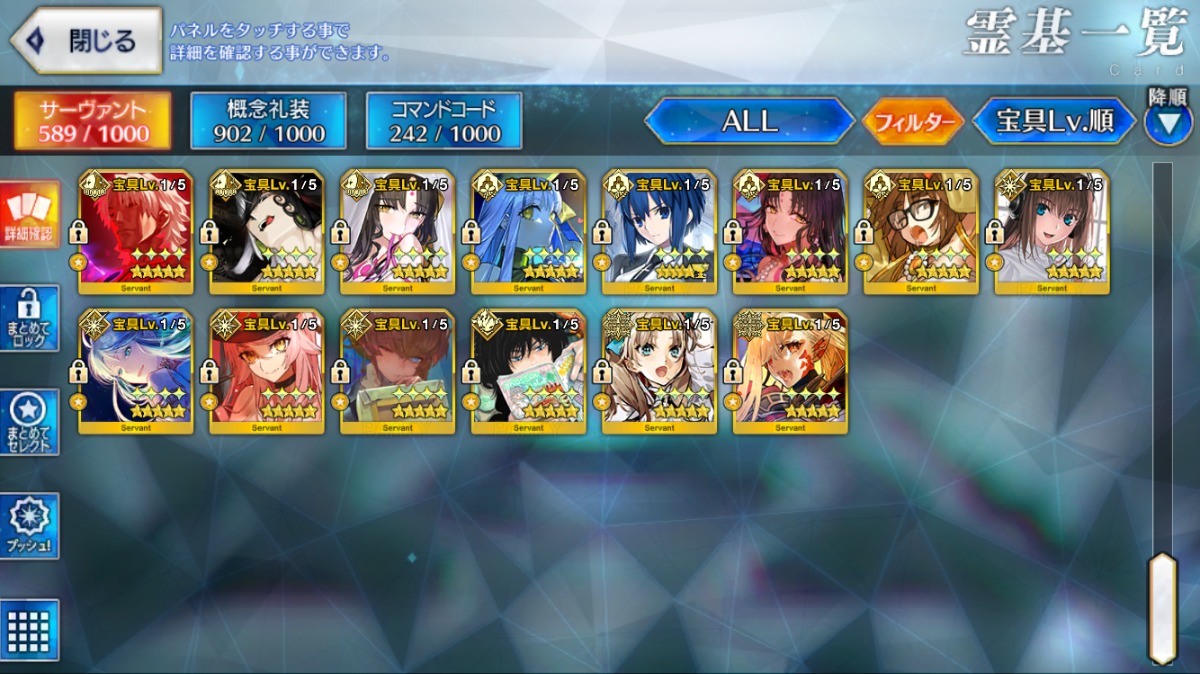Choose the pink-haired servant with red hat
1200x674 pixels.
coord(266,371)
